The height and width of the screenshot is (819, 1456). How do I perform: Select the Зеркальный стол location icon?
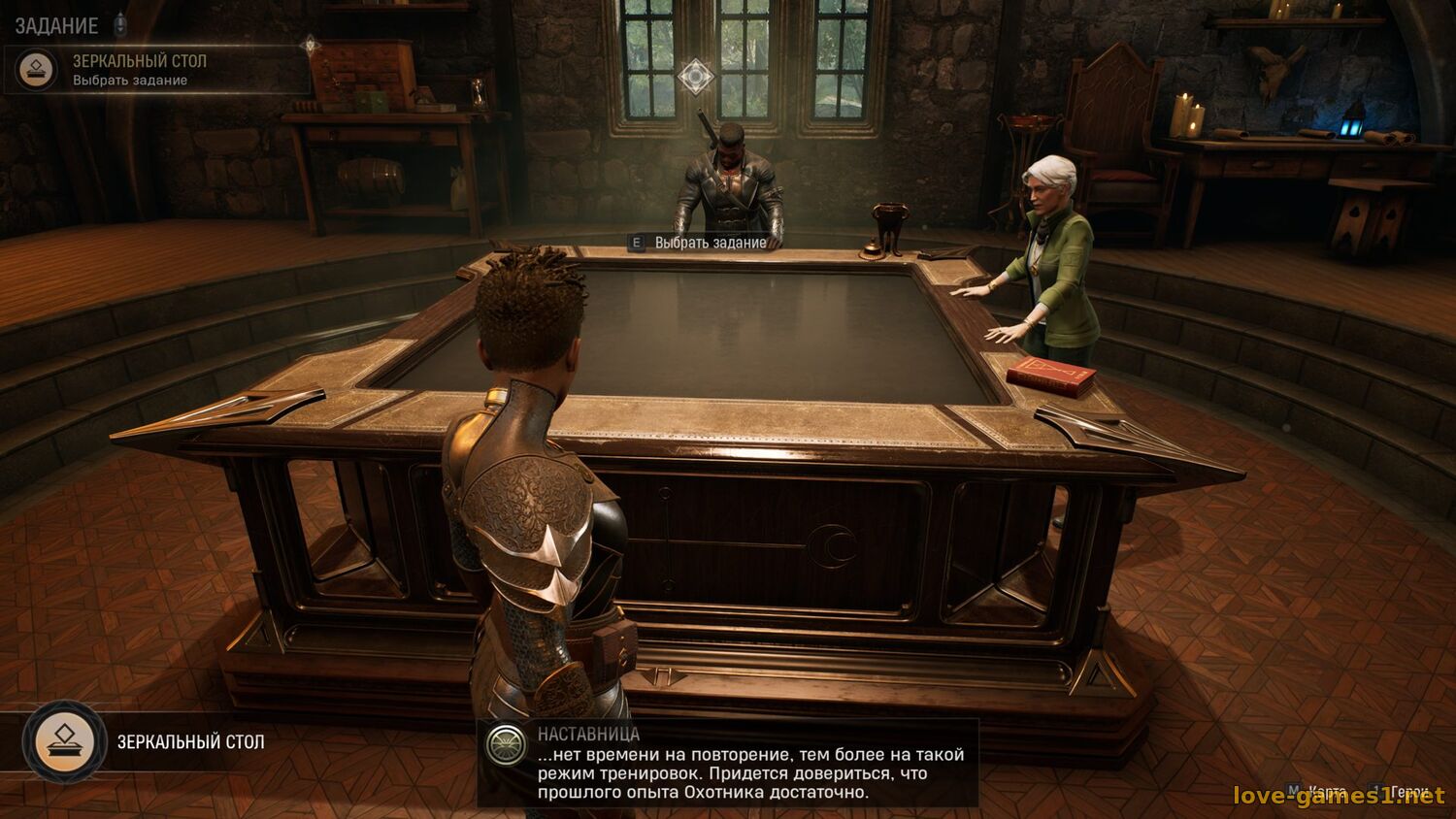tap(65, 742)
